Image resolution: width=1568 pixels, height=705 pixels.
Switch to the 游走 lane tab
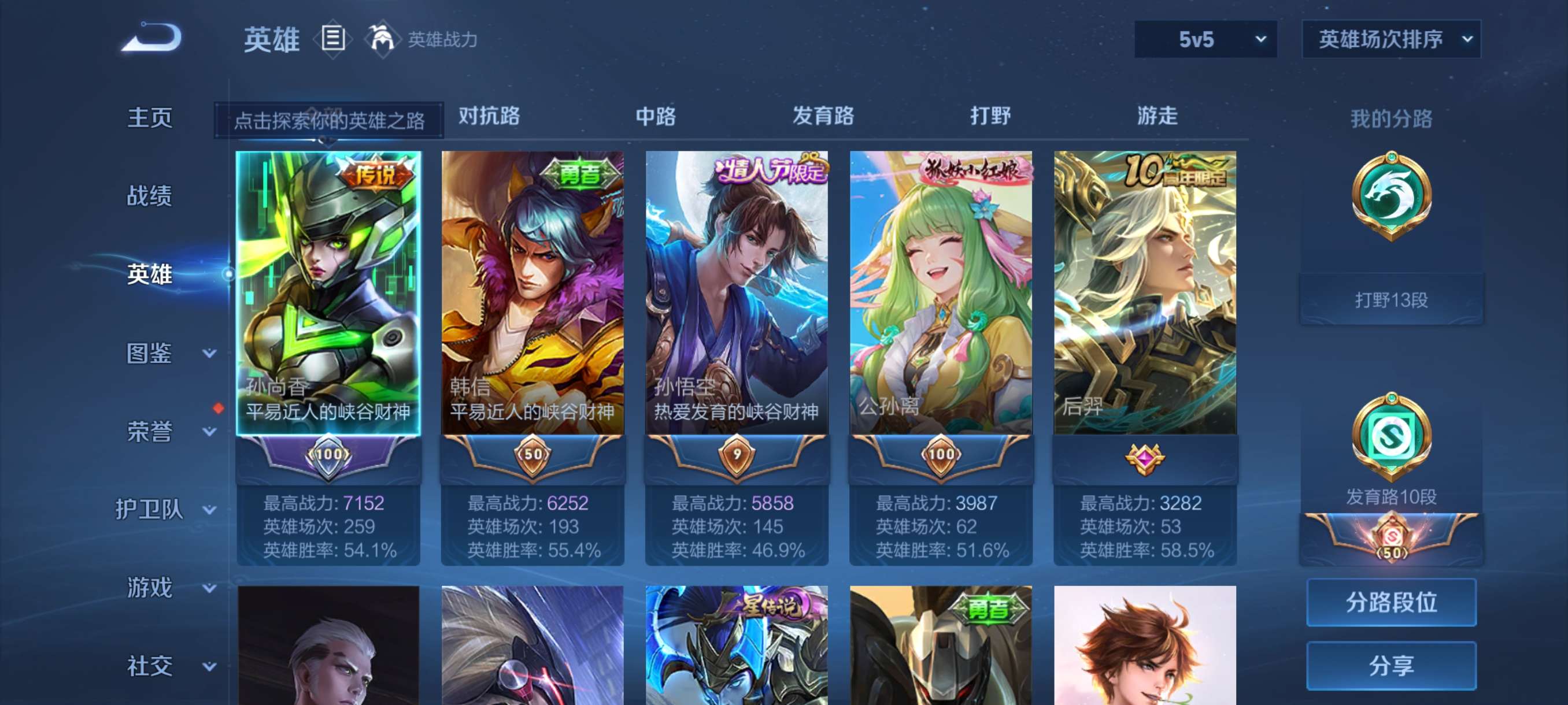(1156, 117)
